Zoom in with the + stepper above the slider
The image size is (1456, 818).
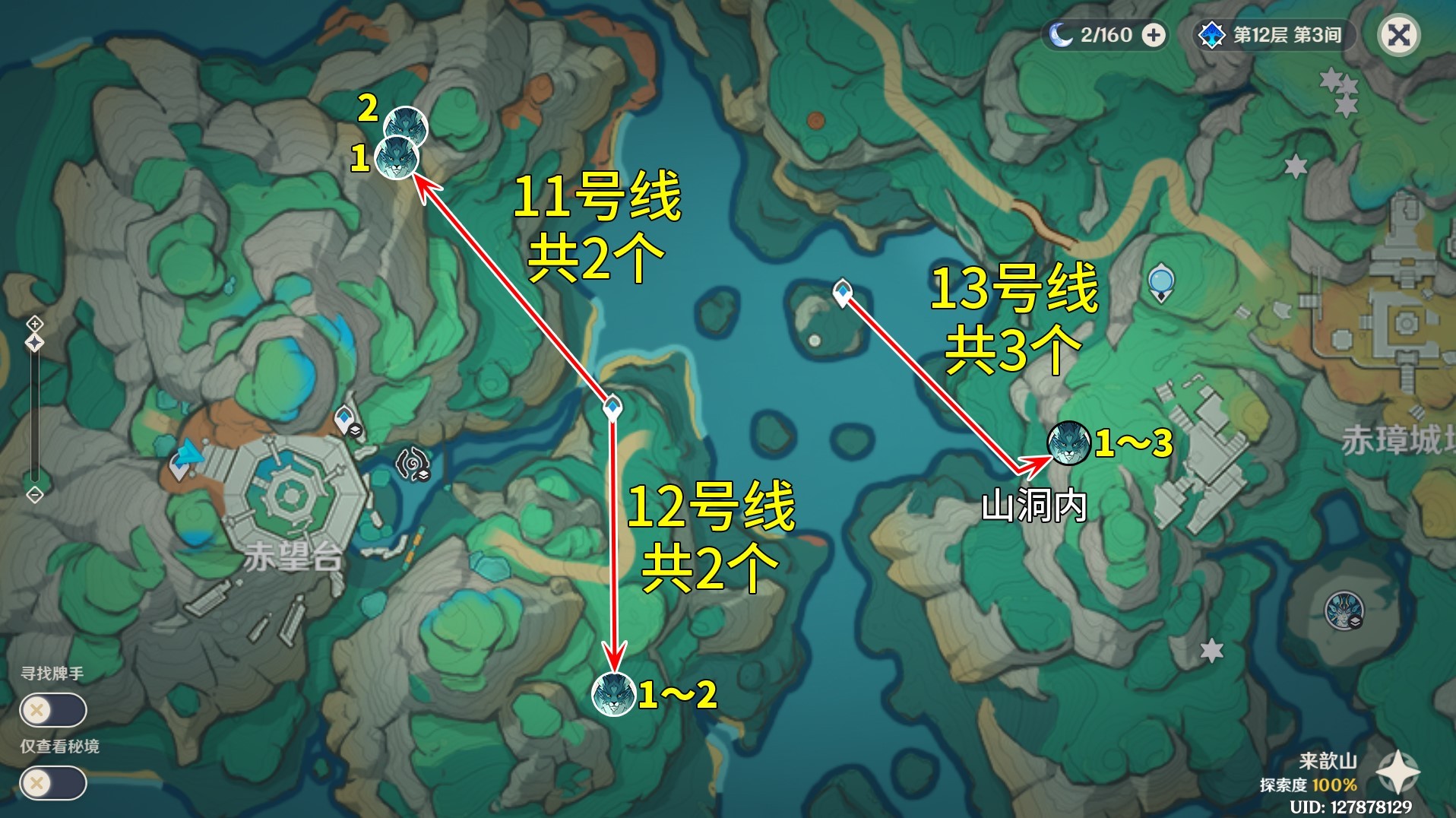tap(33, 323)
